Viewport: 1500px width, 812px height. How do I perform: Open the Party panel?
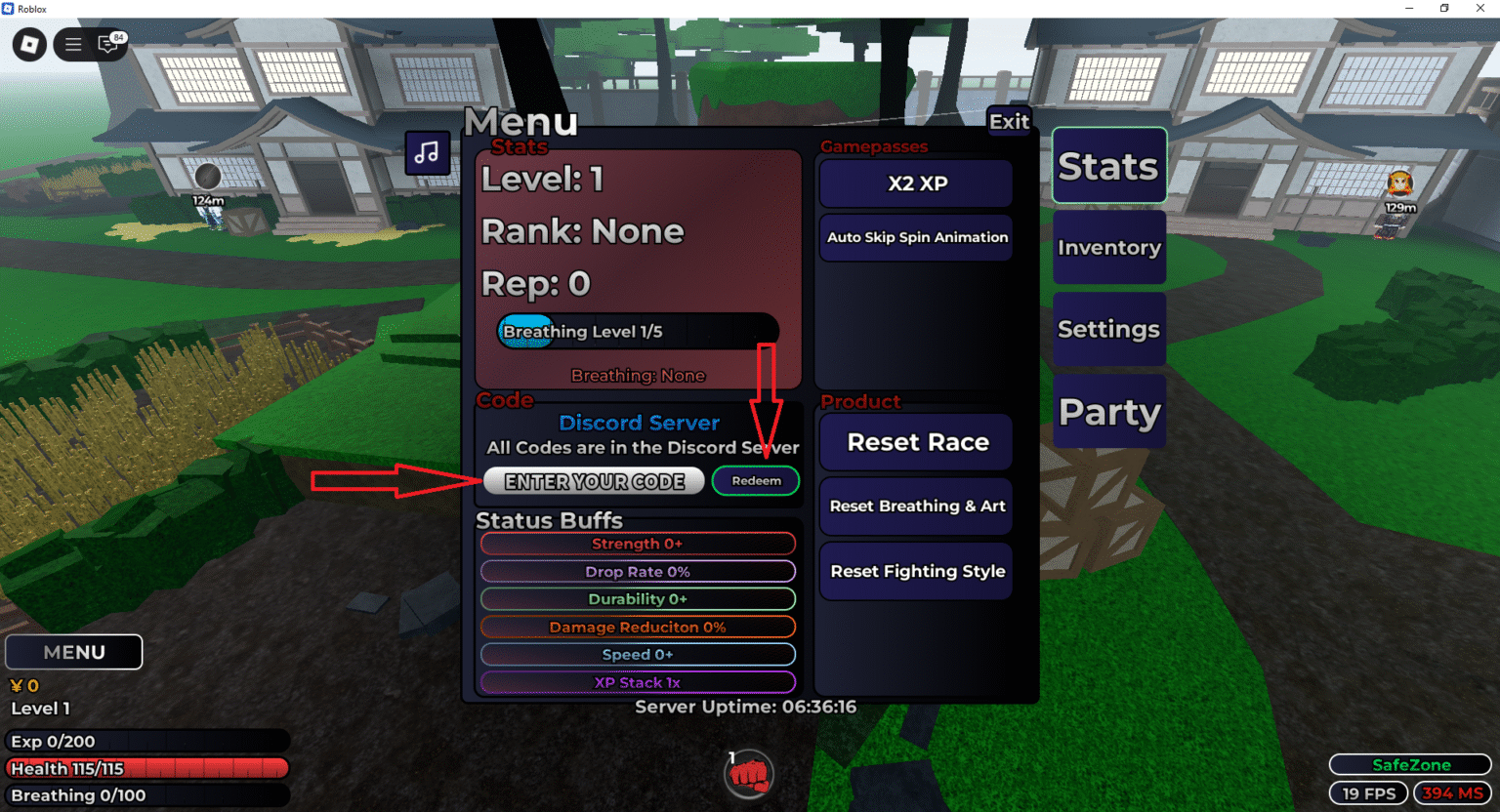click(x=1108, y=411)
